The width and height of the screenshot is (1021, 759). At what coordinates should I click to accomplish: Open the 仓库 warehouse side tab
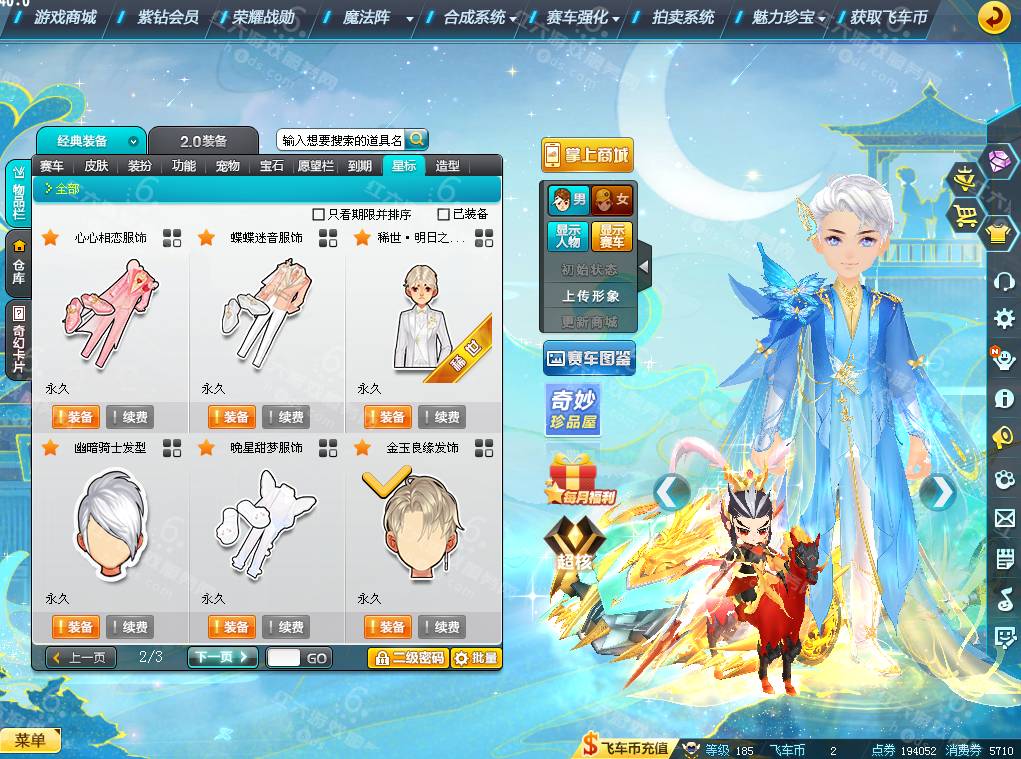click(18, 262)
